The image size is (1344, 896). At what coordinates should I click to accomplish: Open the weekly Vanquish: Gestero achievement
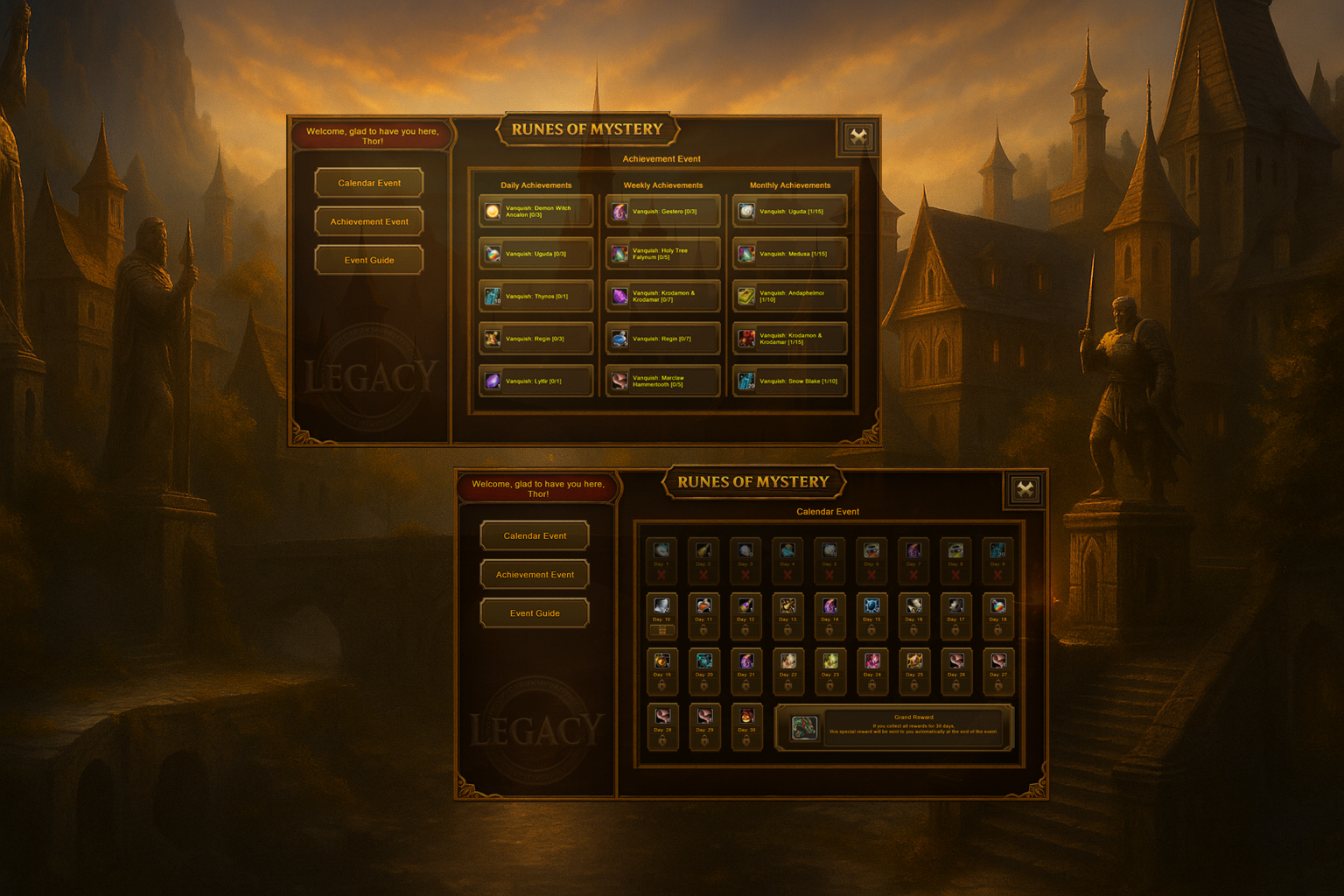[663, 212]
